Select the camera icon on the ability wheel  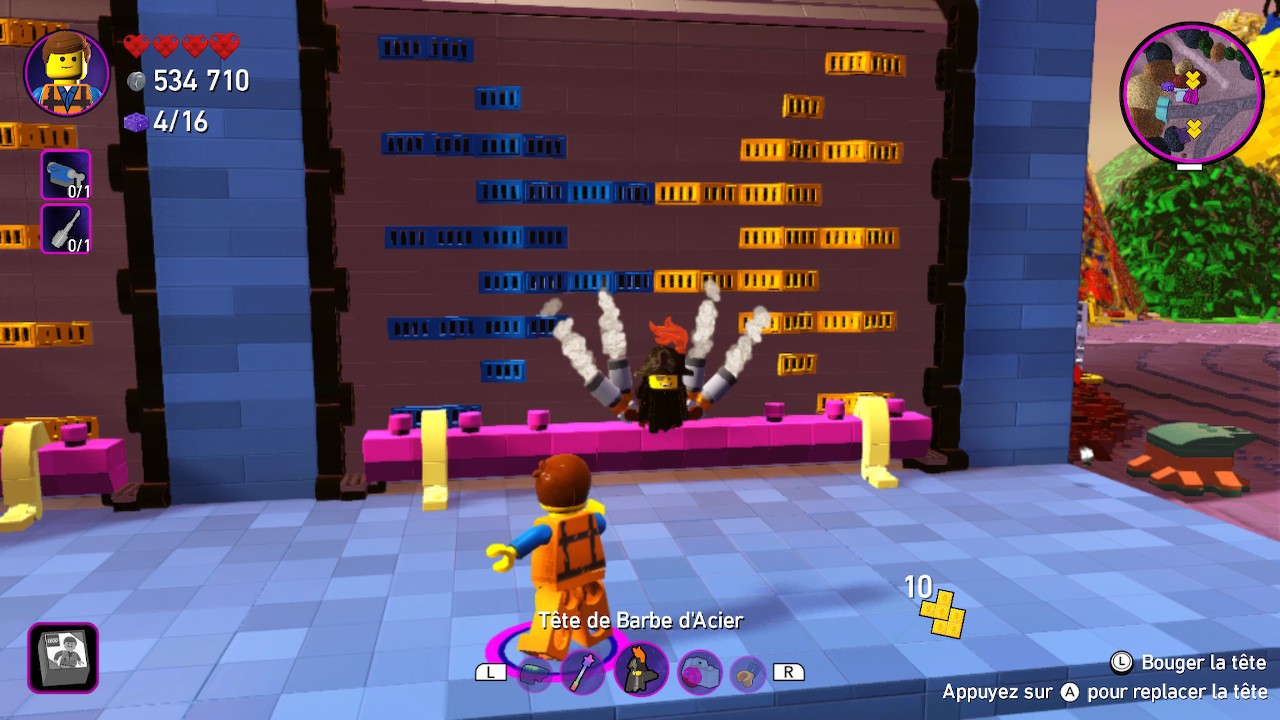[x=700, y=671]
